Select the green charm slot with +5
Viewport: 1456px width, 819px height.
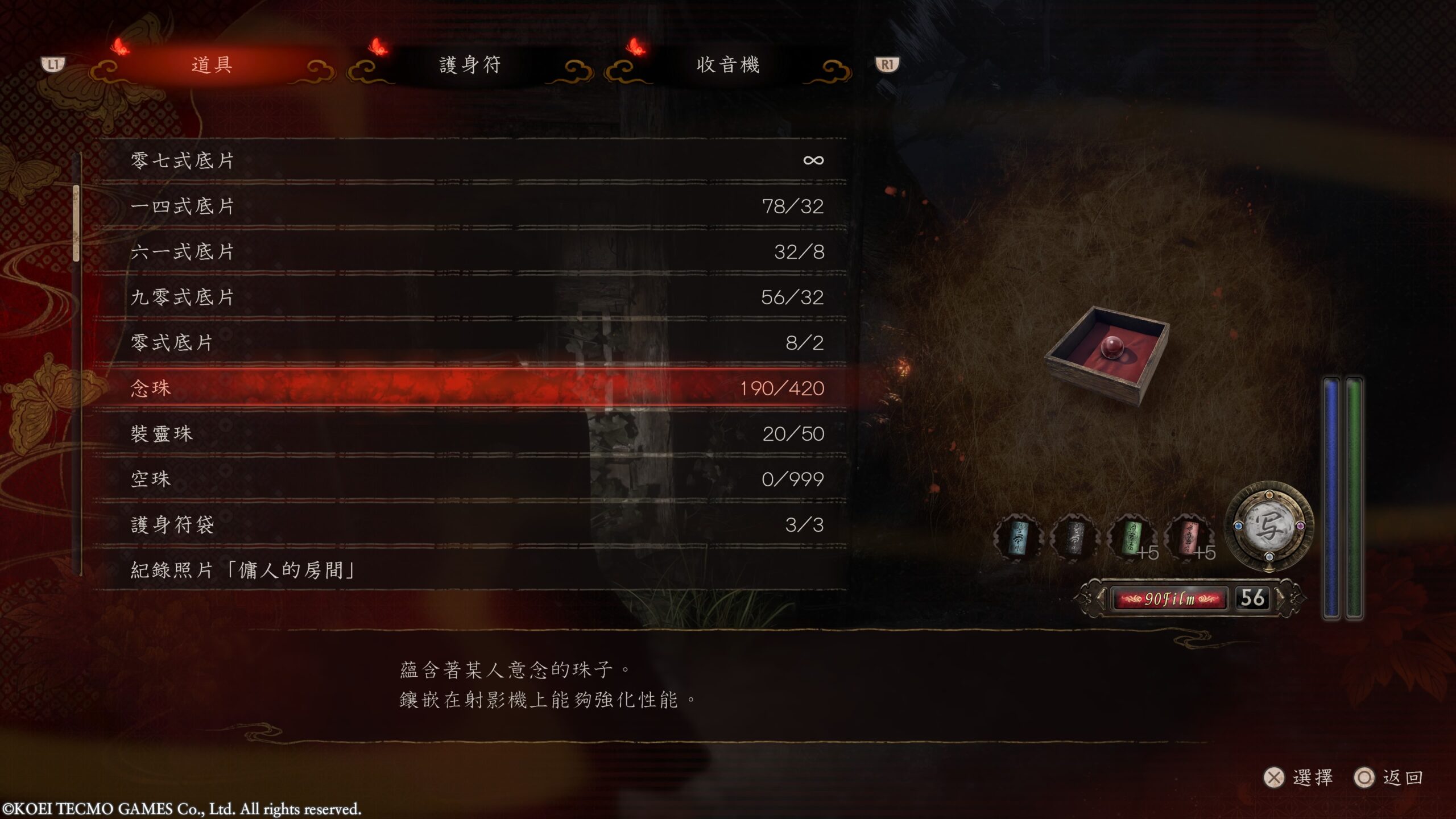pos(1131,537)
